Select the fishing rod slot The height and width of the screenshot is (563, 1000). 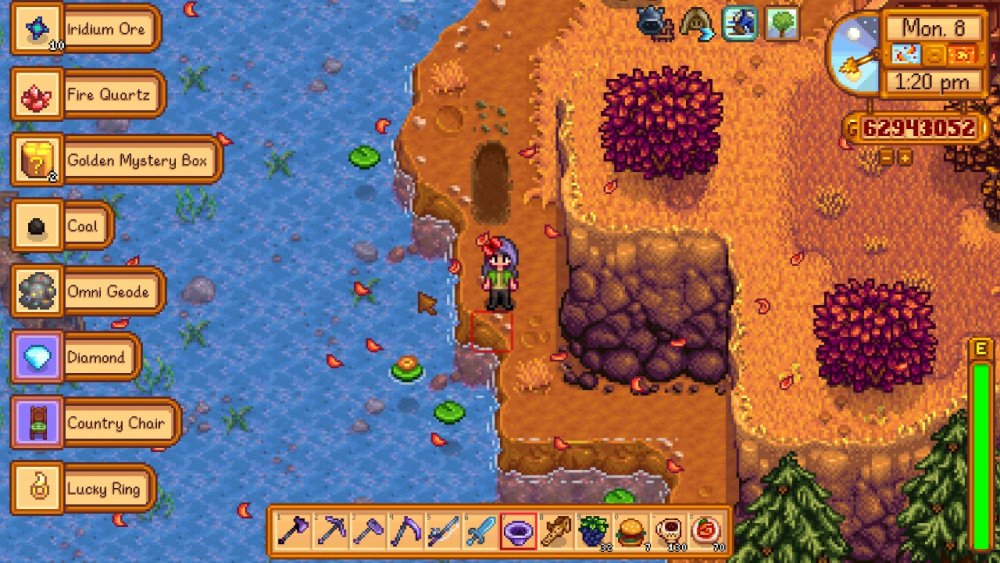pyautogui.click(x=442, y=531)
